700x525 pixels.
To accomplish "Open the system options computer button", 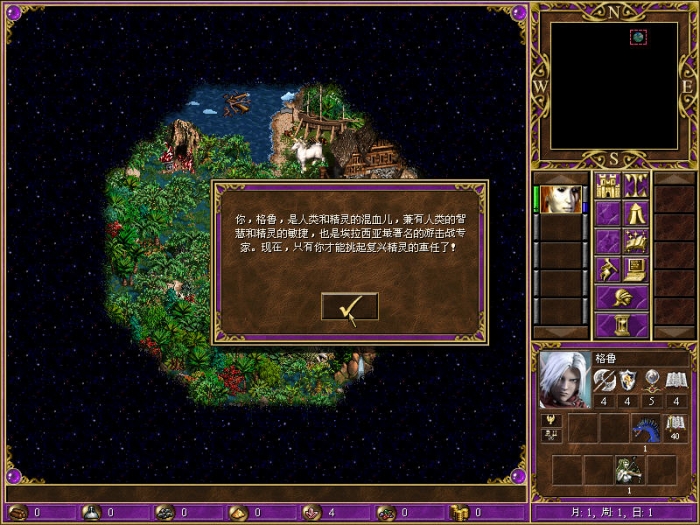I will coord(636,269).
